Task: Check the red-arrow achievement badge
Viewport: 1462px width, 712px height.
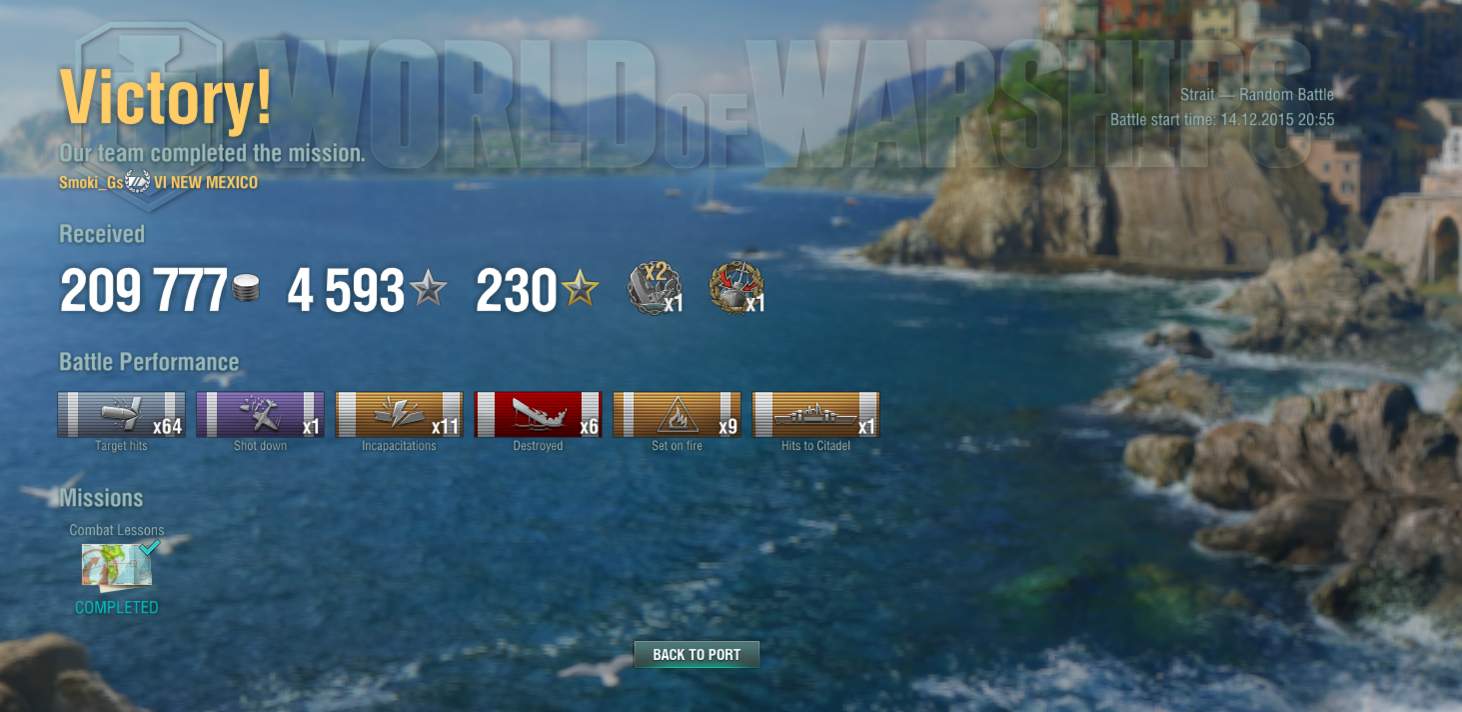Action: click(735, 288)
